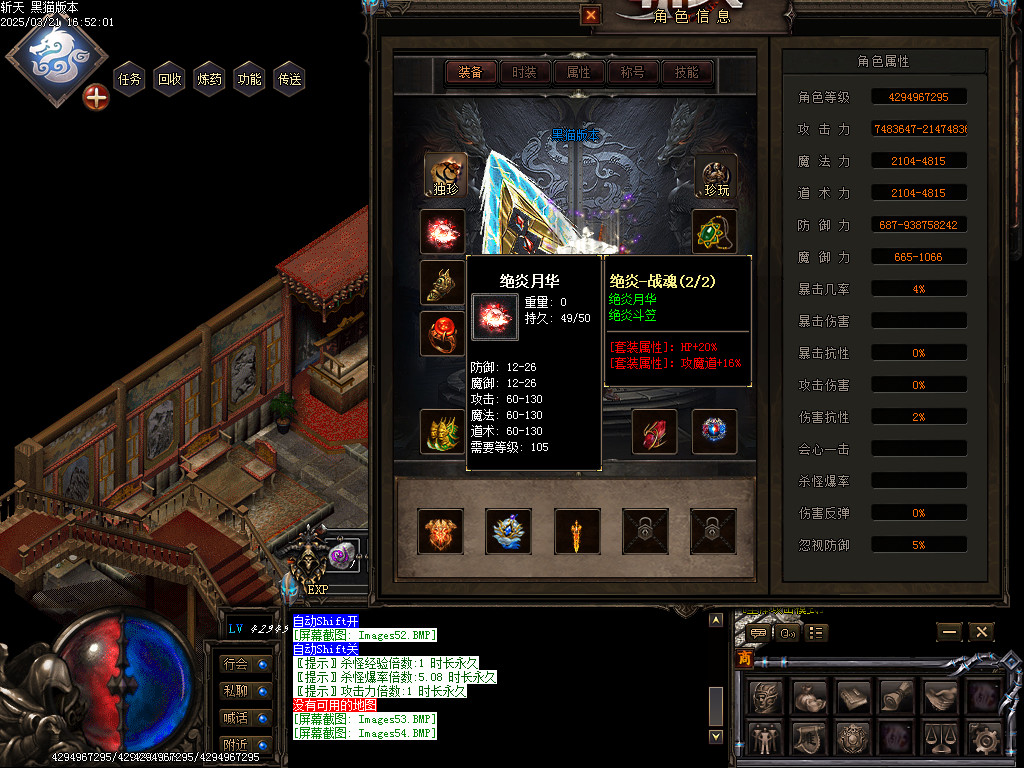Viewport: 1024px width, 768px height.
Task: Open the 炼药 alchemy button
Action: pyautogui.click(x=209, y=79)
